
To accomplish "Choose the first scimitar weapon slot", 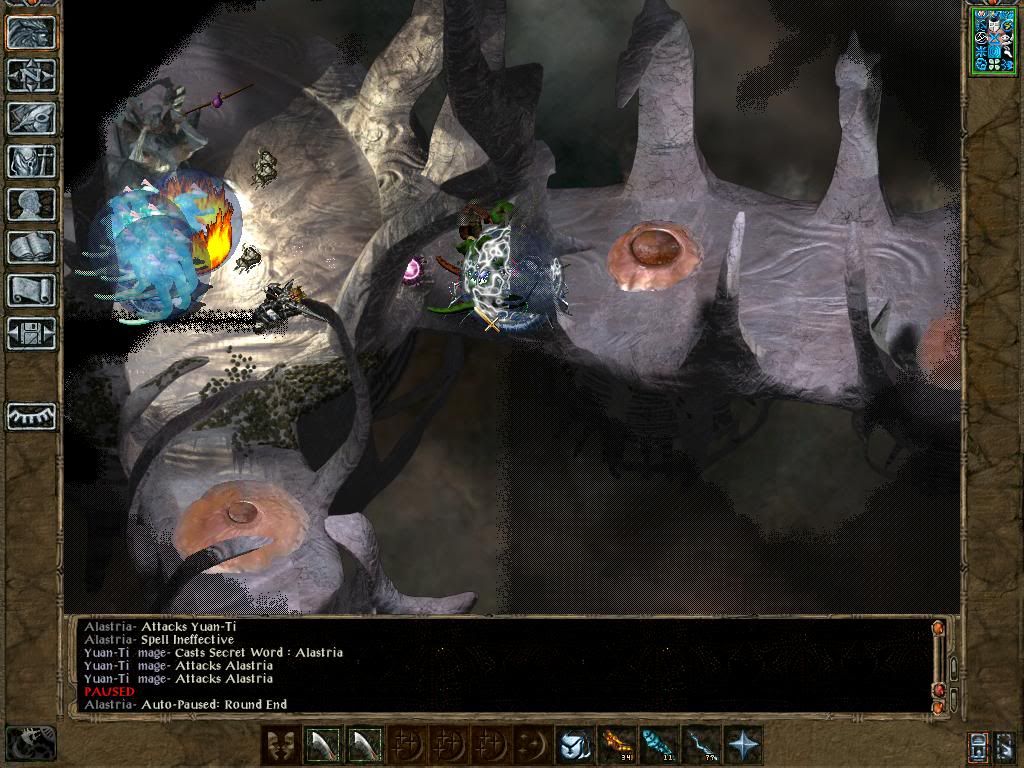I will (x=322, y=745).
